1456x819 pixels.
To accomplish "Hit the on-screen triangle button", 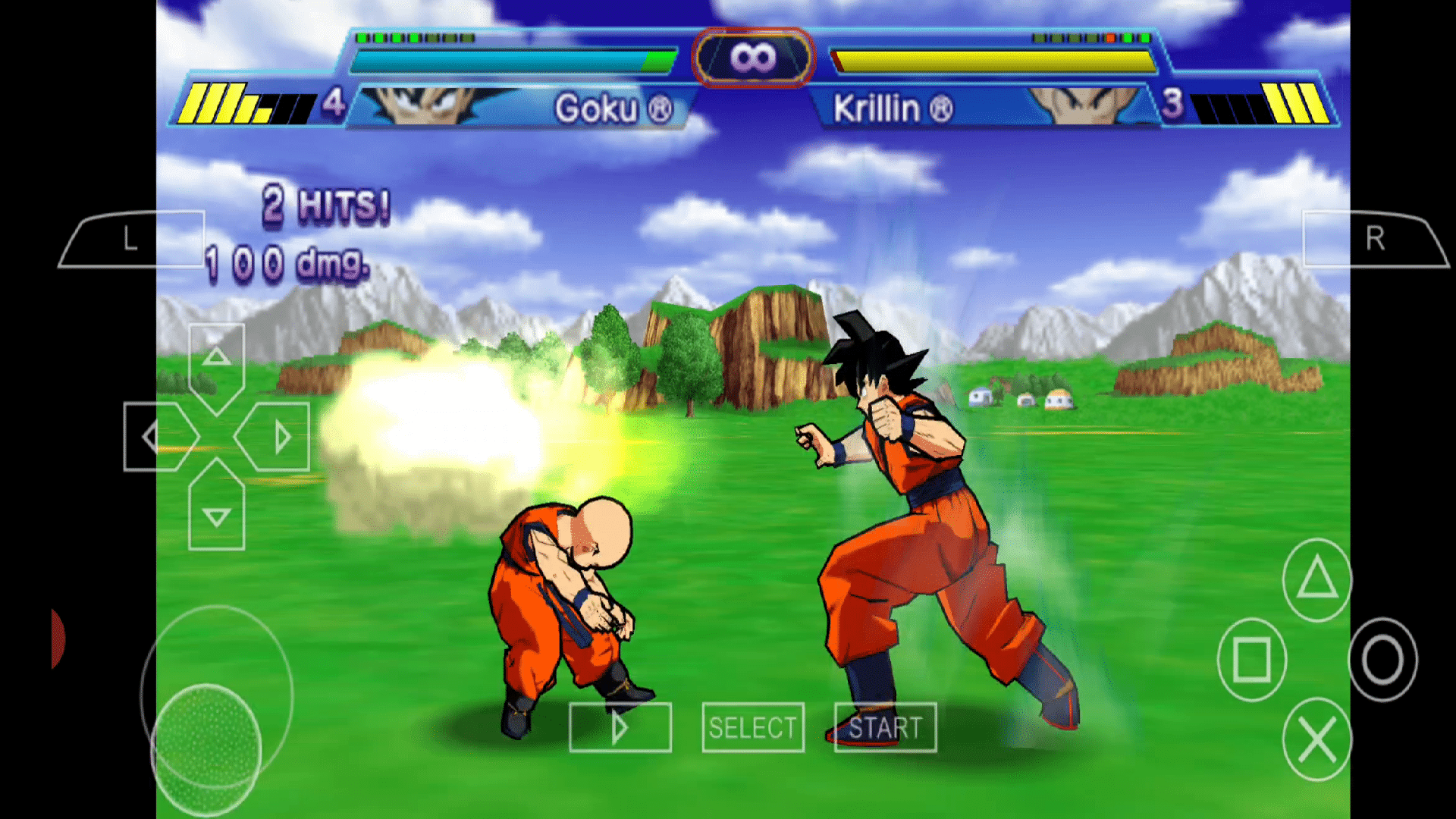I will click(1317, 580).
